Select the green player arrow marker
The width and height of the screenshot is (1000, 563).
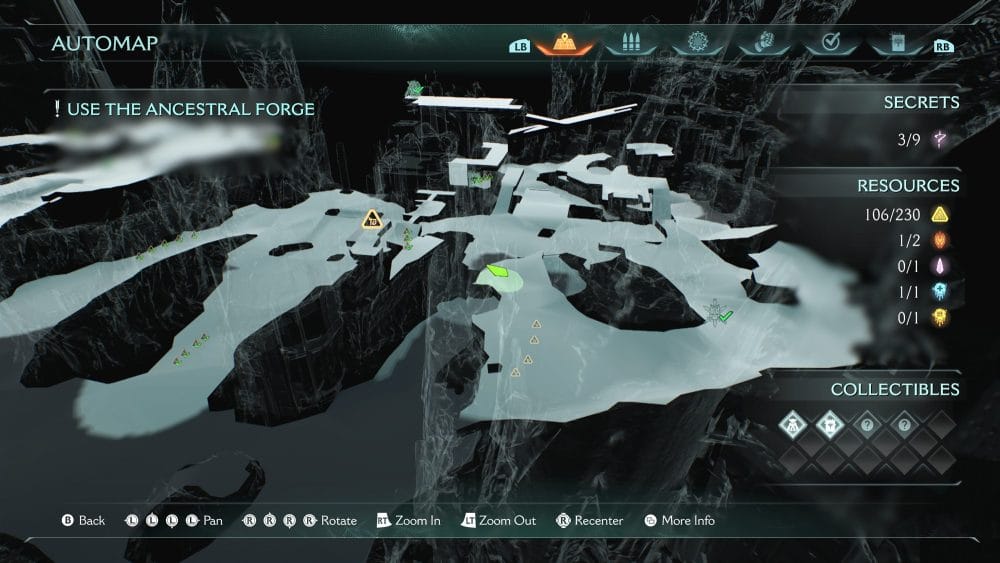pos(497,271)
